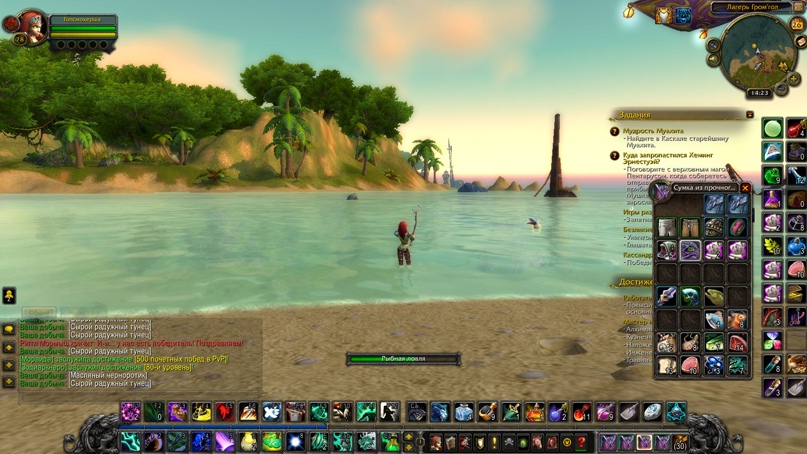Open the calendar icon showing day 26

coord(797,24)
